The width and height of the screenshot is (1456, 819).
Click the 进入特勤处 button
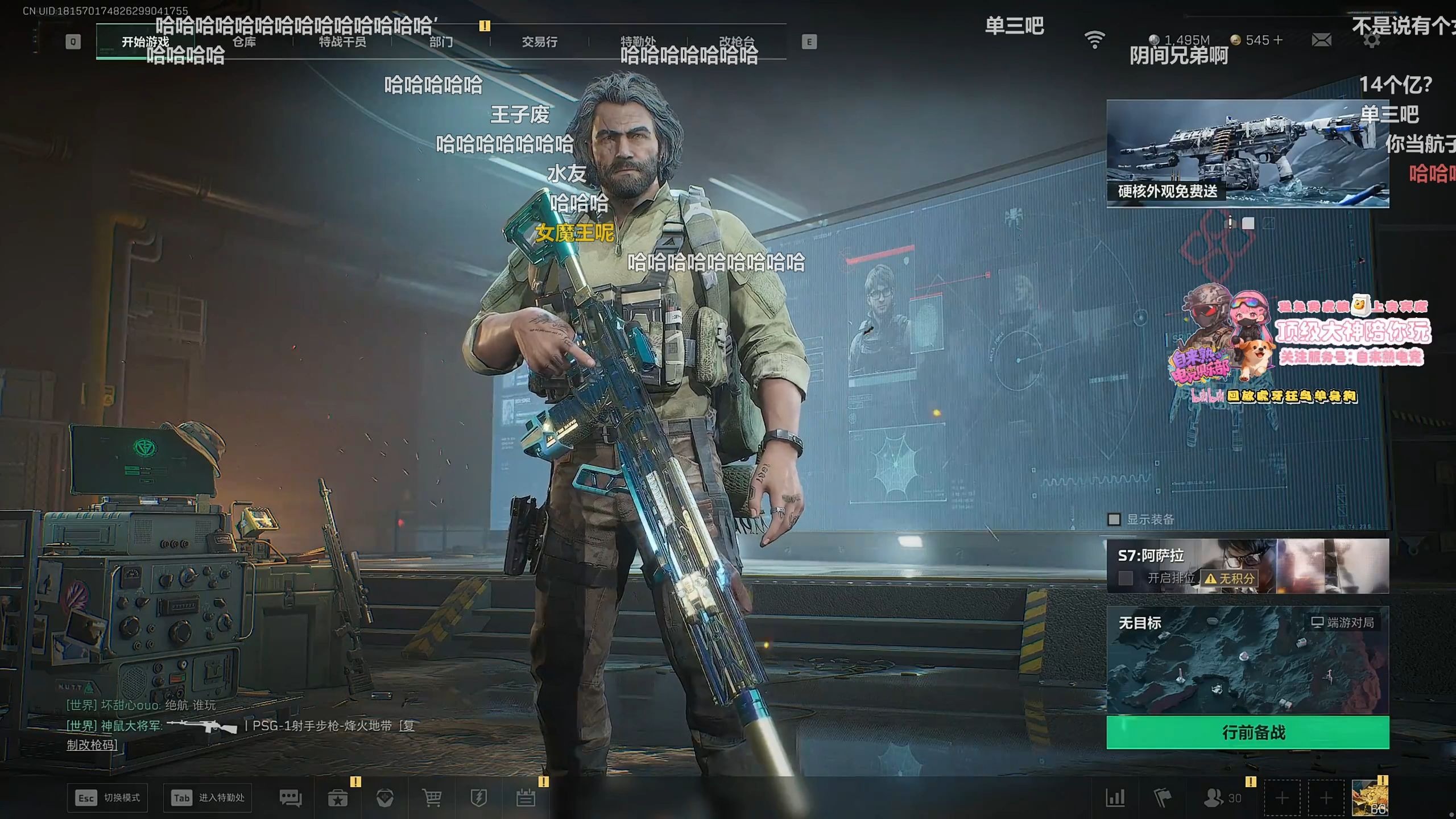click(208, 798)
